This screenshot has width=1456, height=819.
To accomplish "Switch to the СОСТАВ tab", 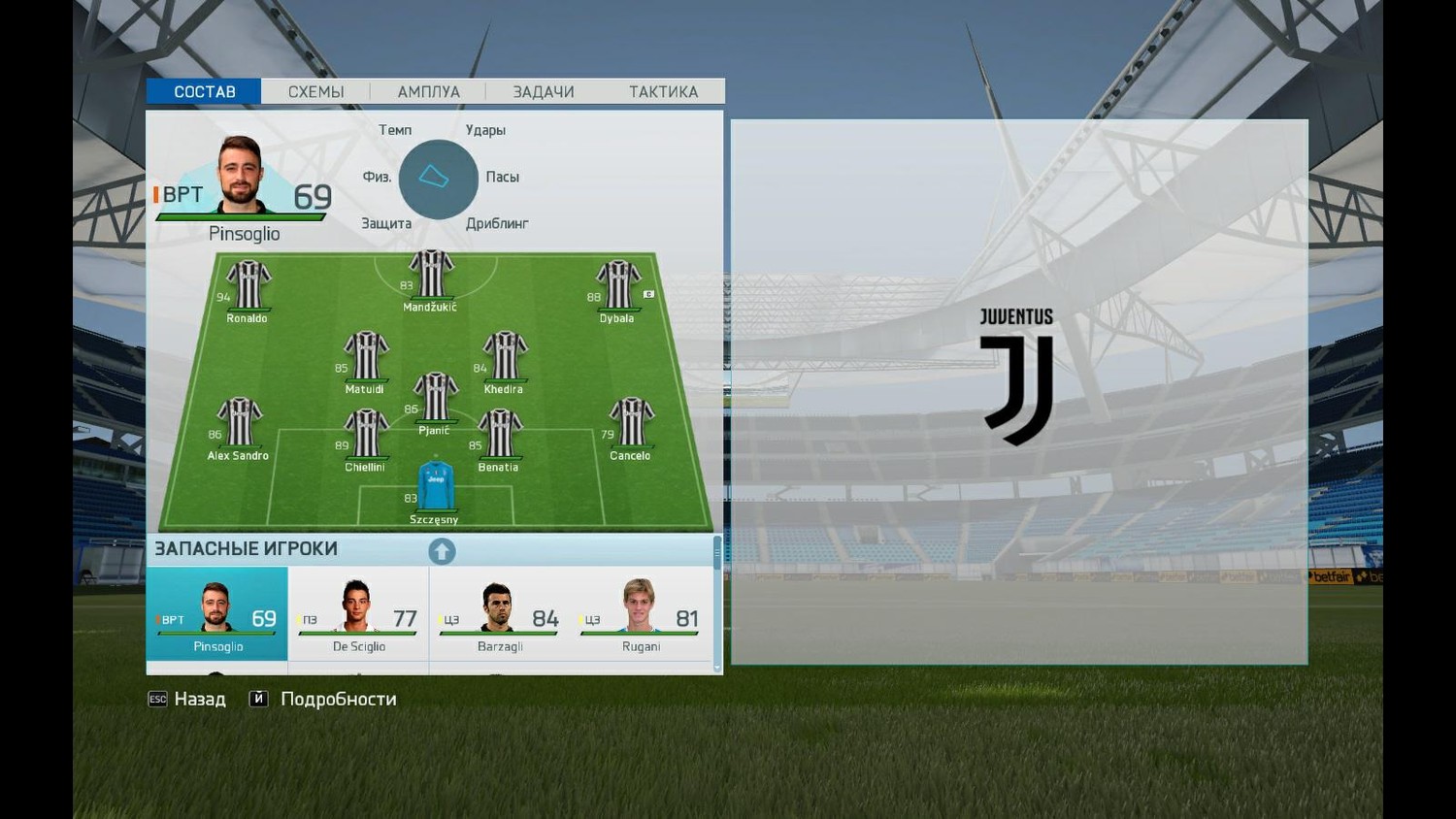I will (204, 91).
